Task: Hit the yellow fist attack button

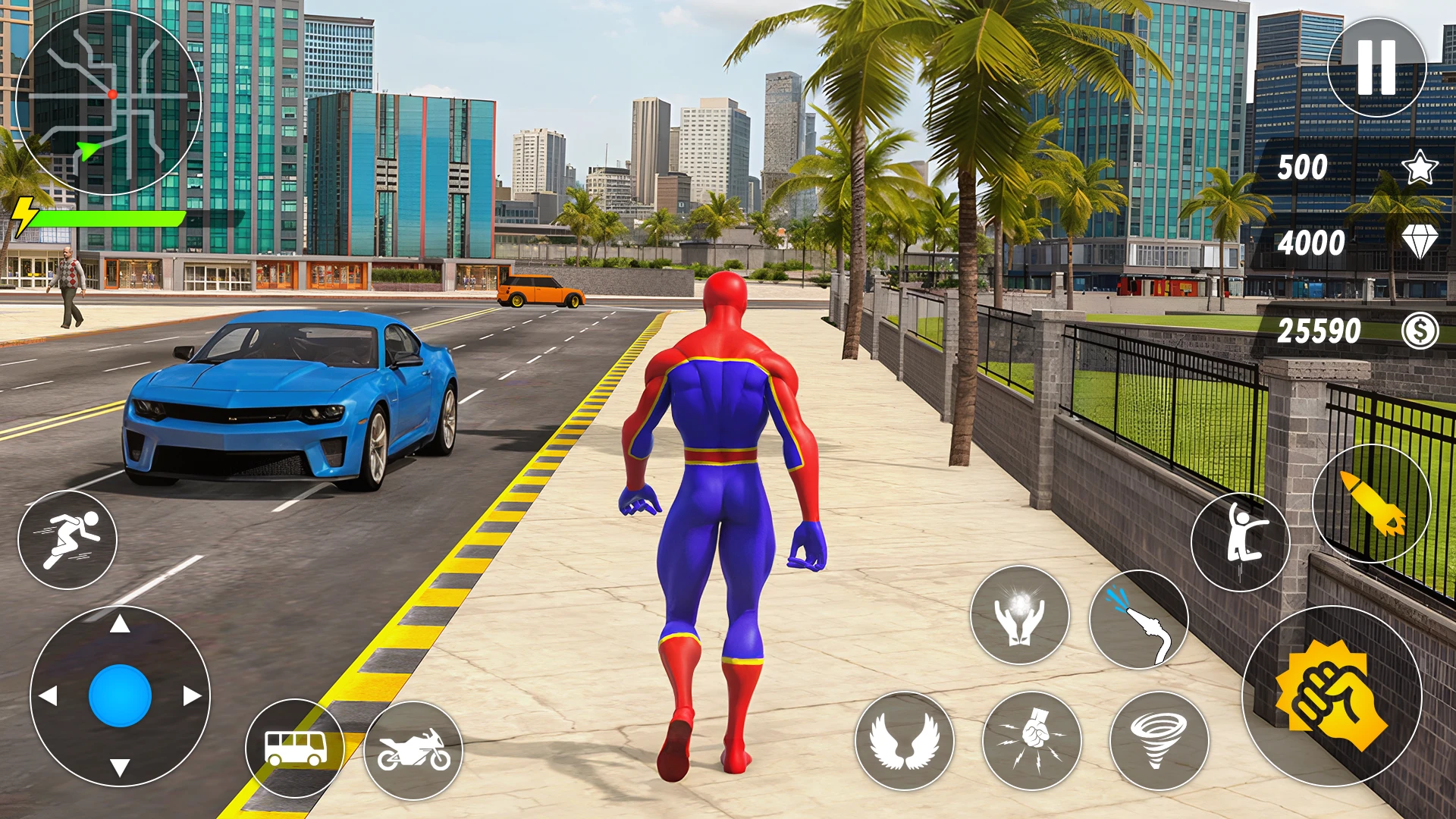Action: (x=1331, y=695)
